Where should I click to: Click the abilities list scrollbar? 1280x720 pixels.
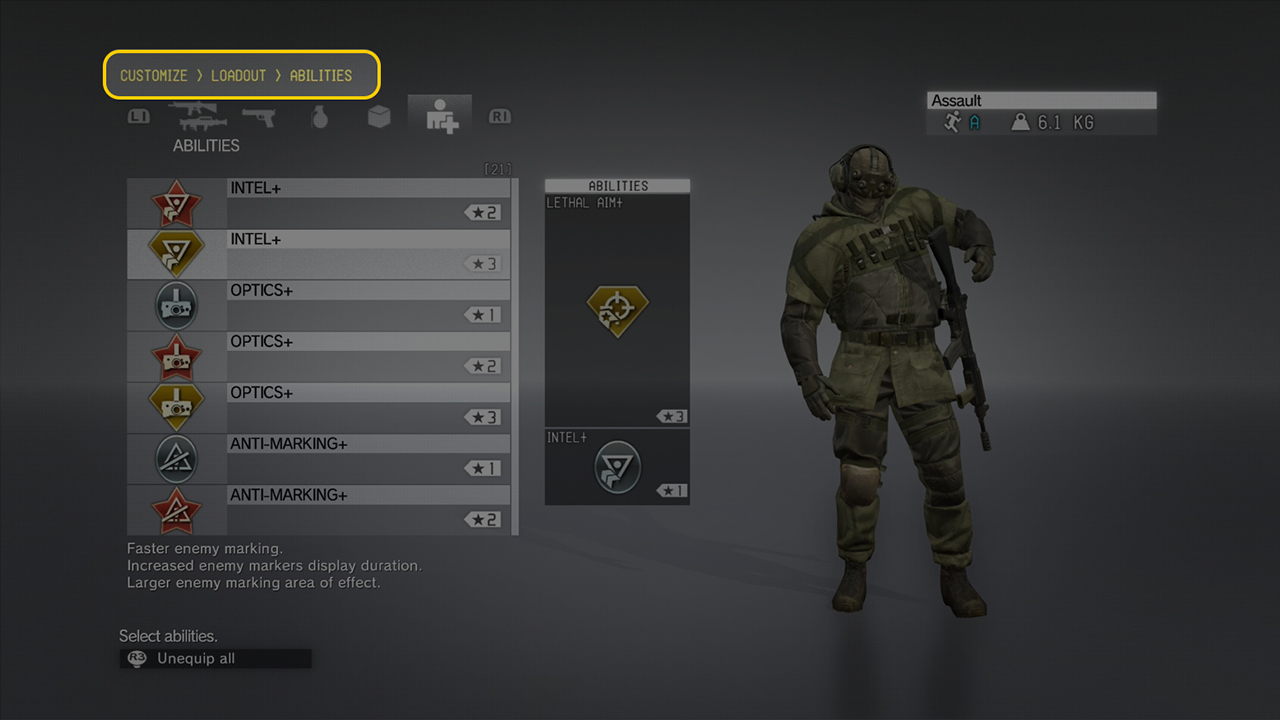[x=515, y=356]
